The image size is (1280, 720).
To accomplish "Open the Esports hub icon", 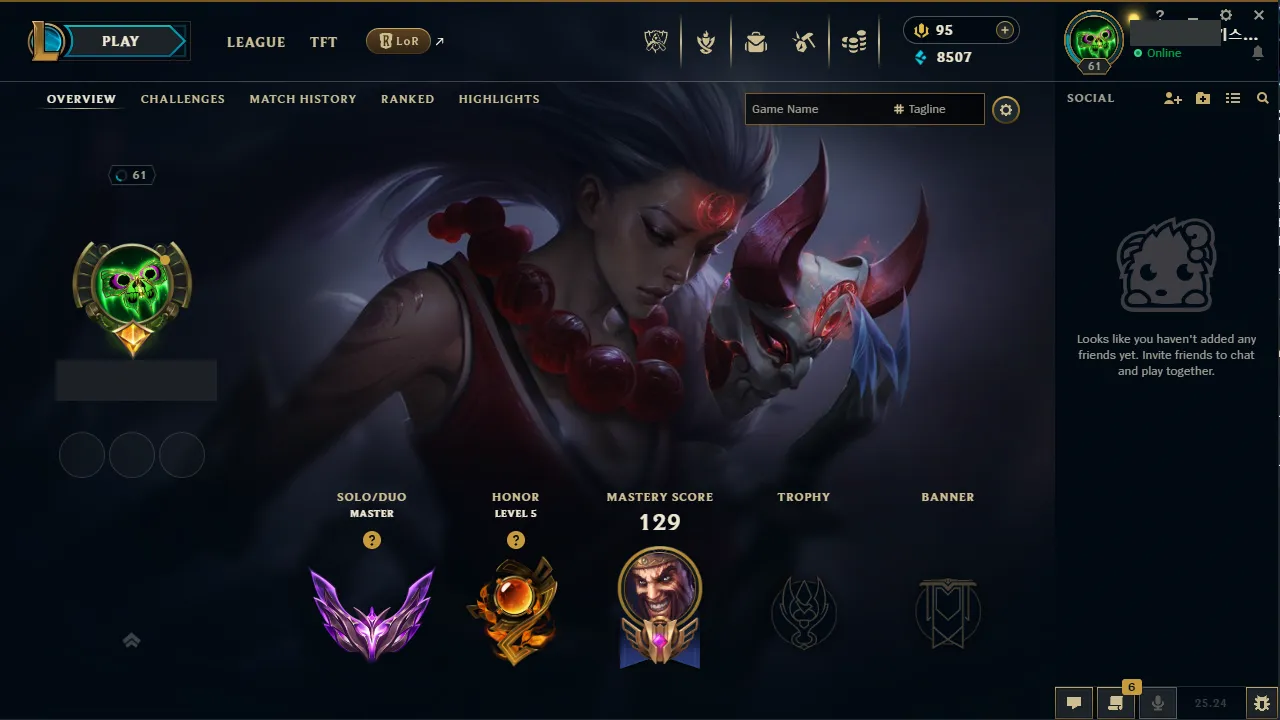I will 655,41.
